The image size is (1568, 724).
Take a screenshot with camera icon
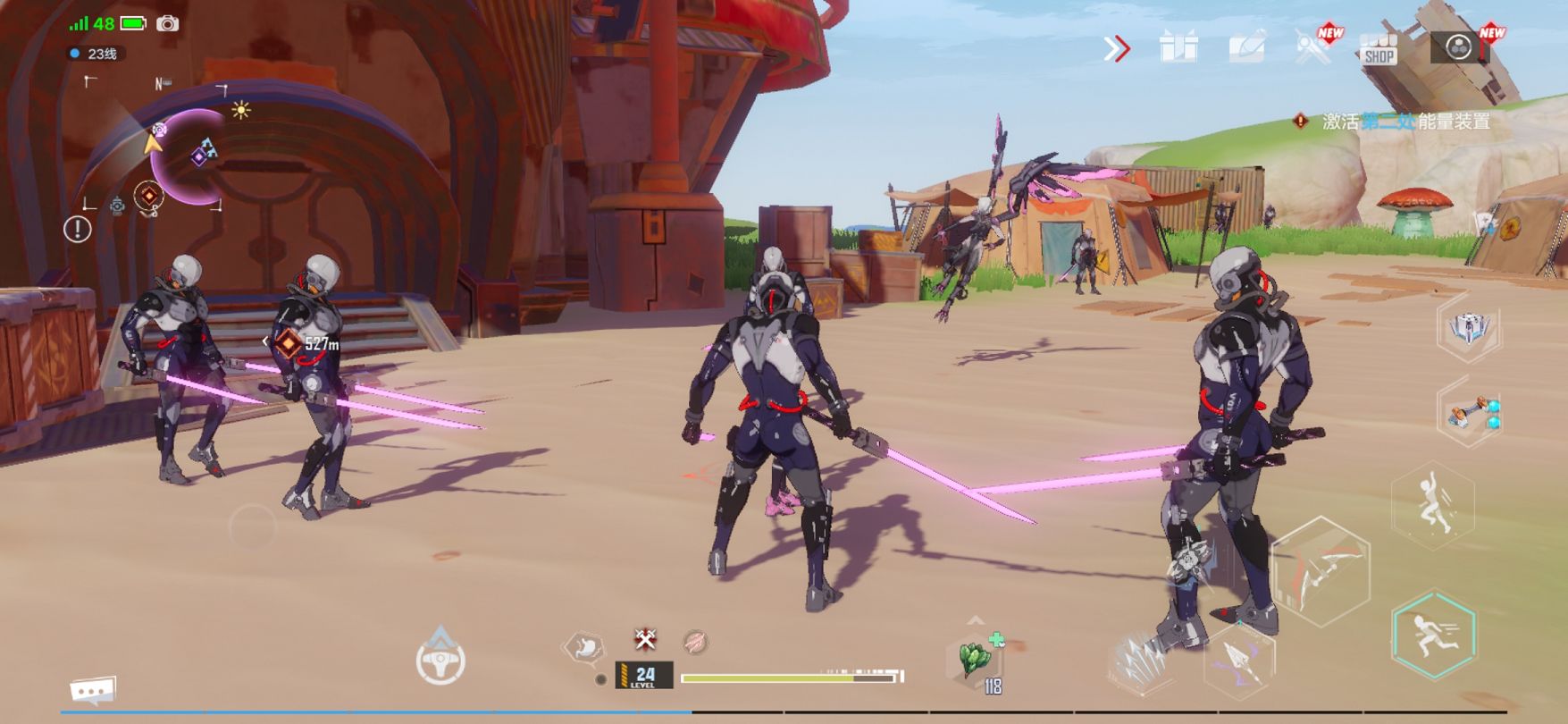coord(167,24)
